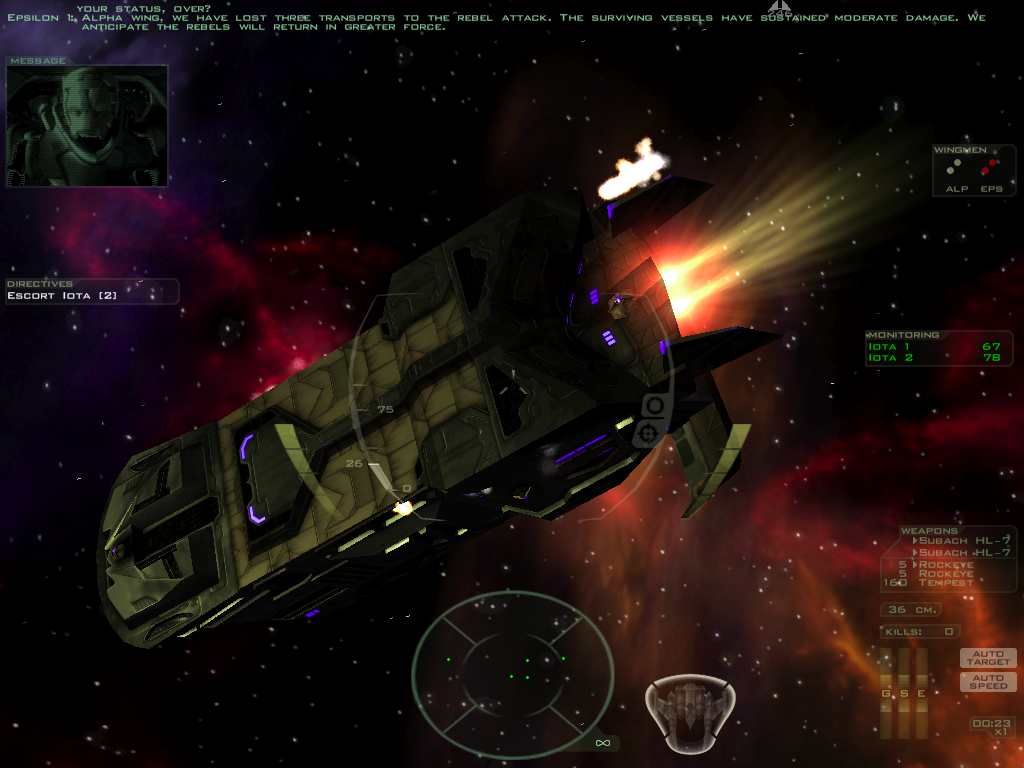
Task: Select the wingmen status panel
Action: pos(974,170)
